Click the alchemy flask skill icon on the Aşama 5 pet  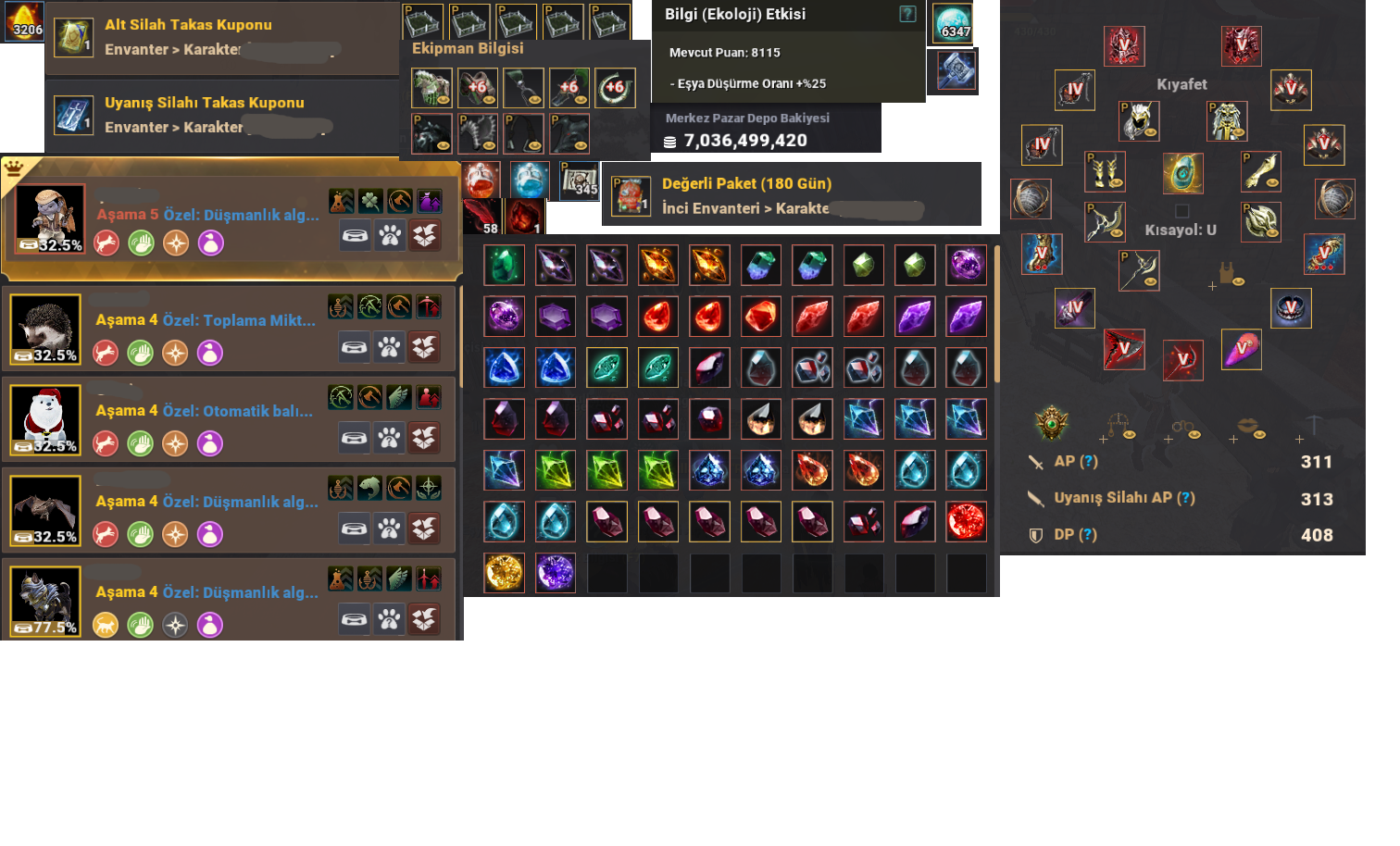342,201
